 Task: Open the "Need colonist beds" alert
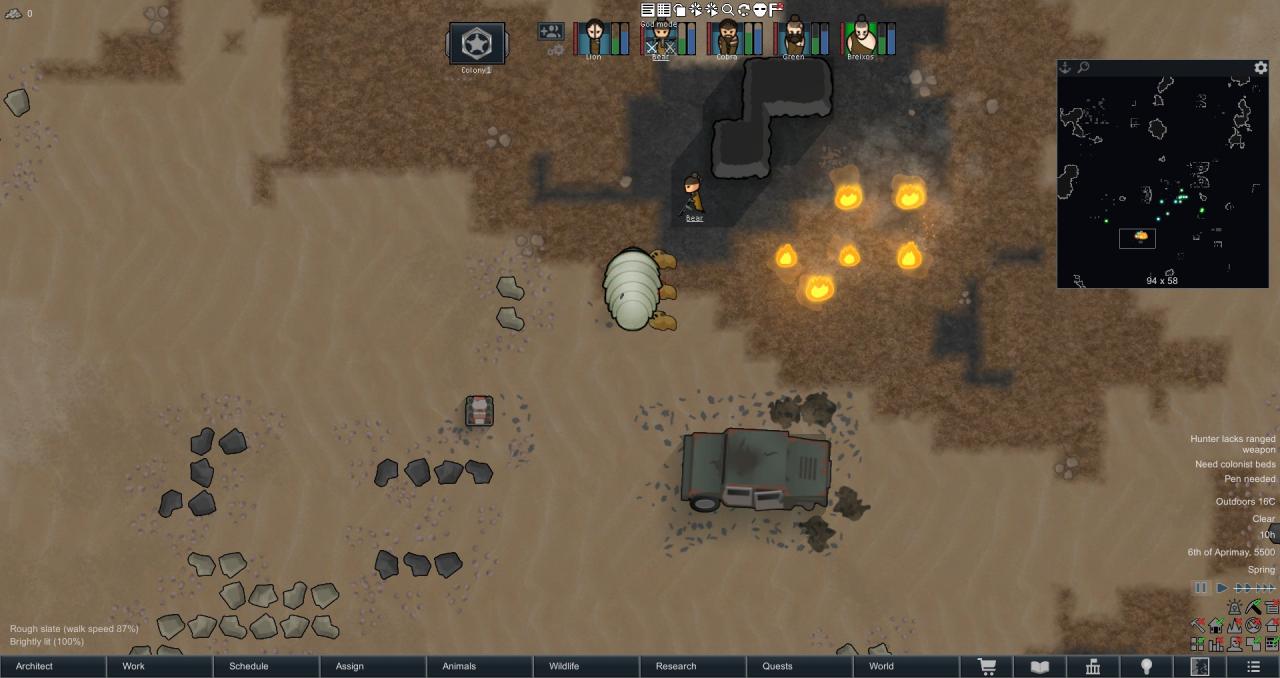pos(1235,464)
